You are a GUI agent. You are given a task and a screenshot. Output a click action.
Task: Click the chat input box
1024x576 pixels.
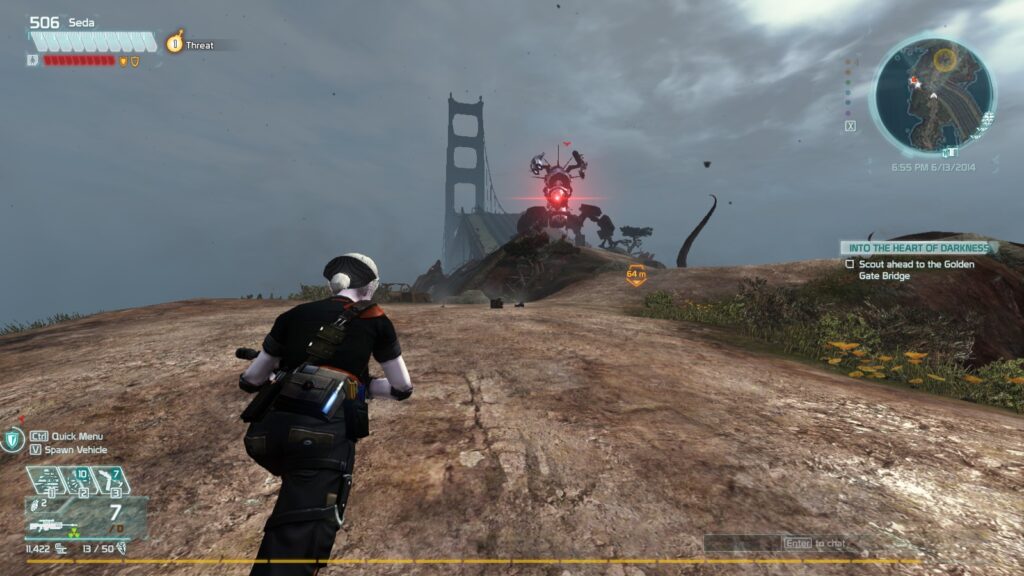coord(743,543)
